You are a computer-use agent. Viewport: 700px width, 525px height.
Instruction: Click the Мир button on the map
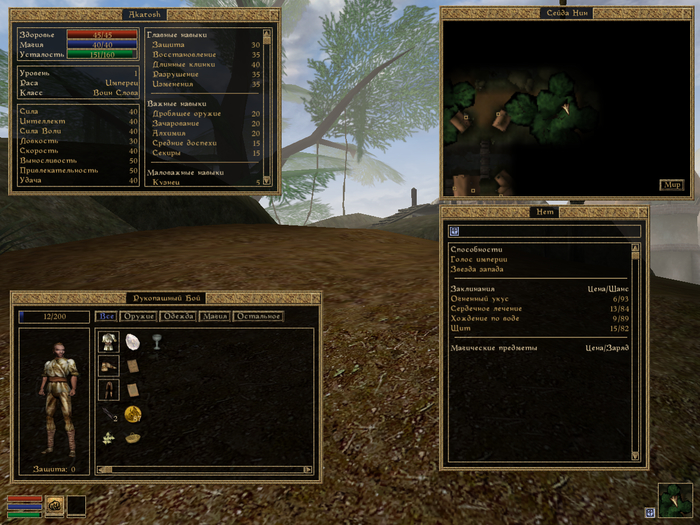pos(671,185)
